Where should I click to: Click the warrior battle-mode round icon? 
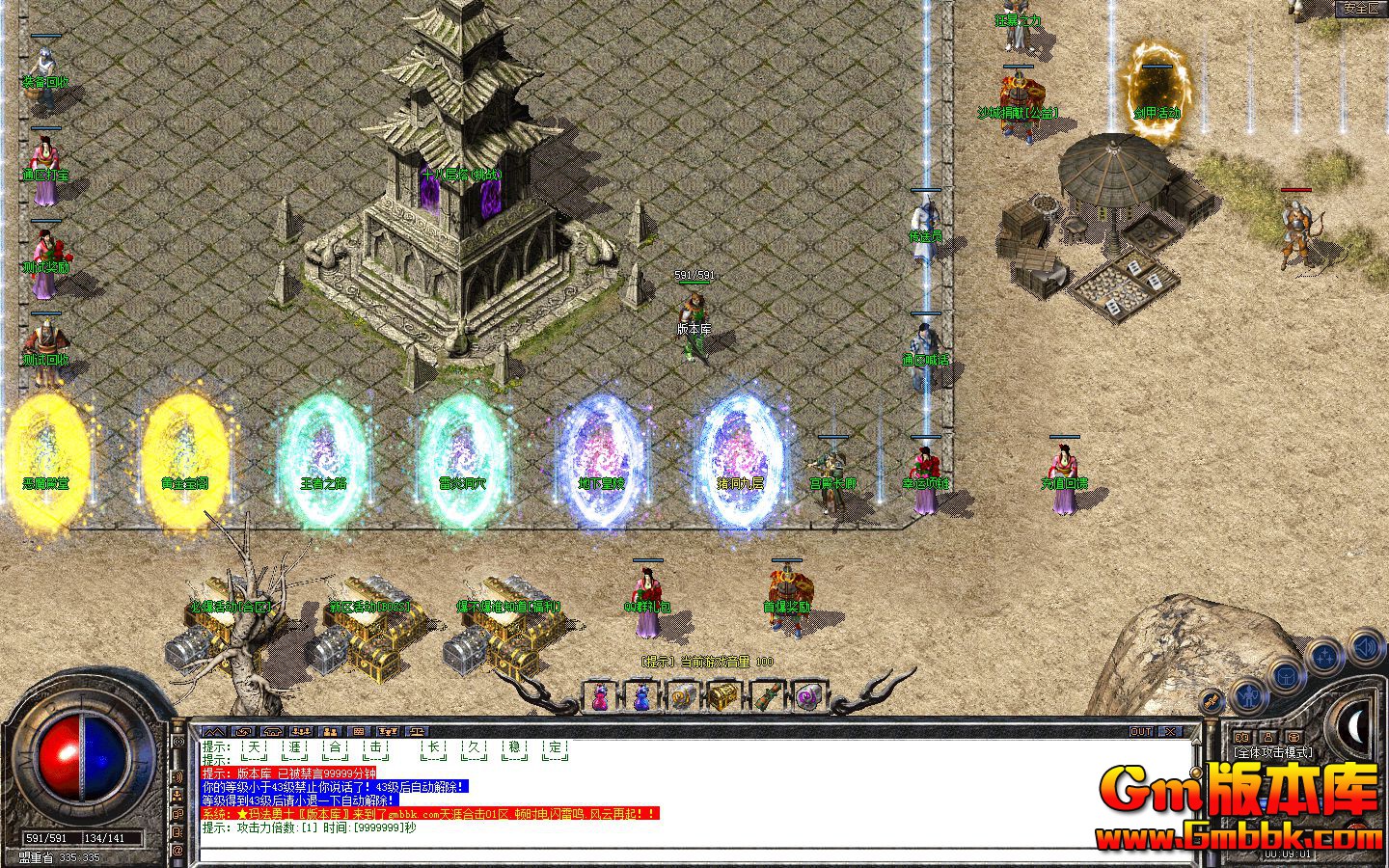pyautogui.click(x=1249, y=696)
